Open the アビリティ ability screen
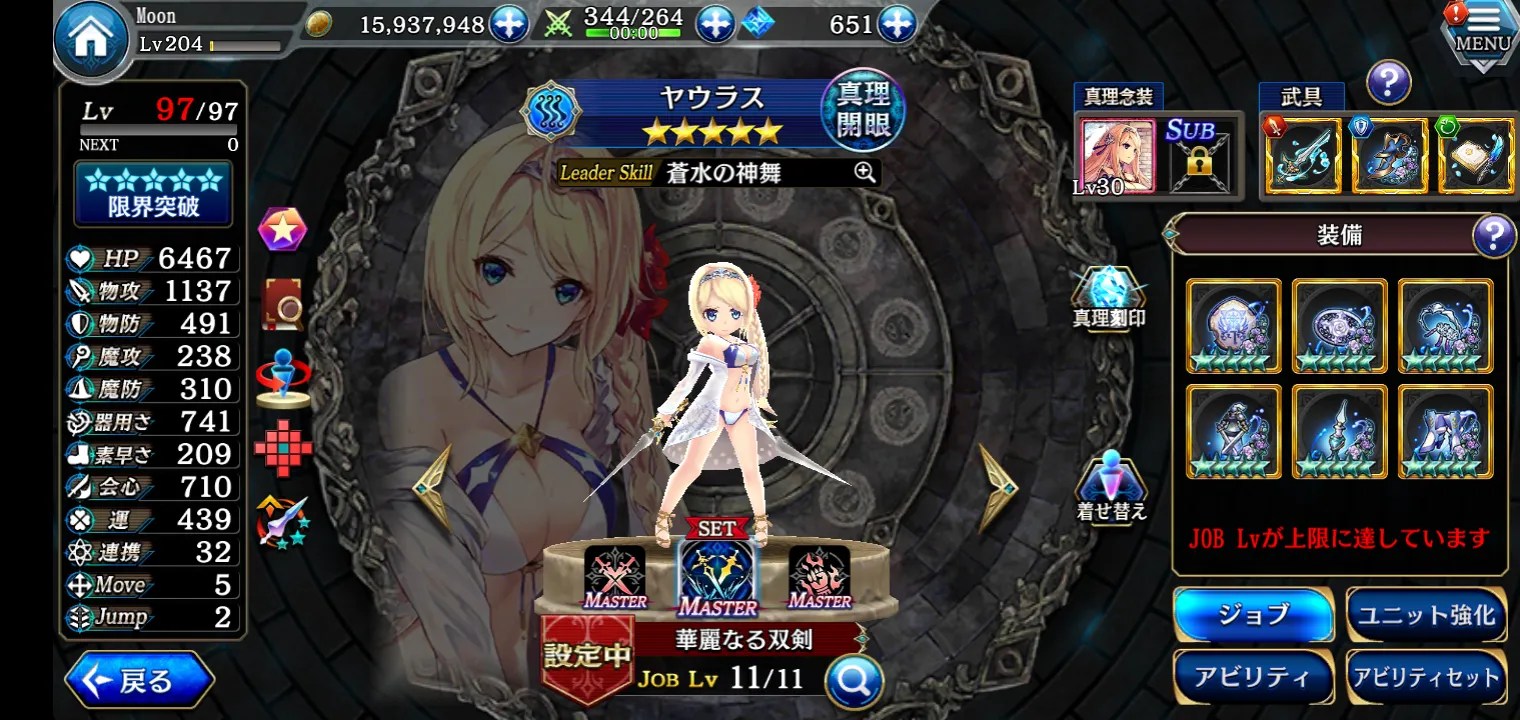1520x720 pixels. click(x=1253, y=677)
